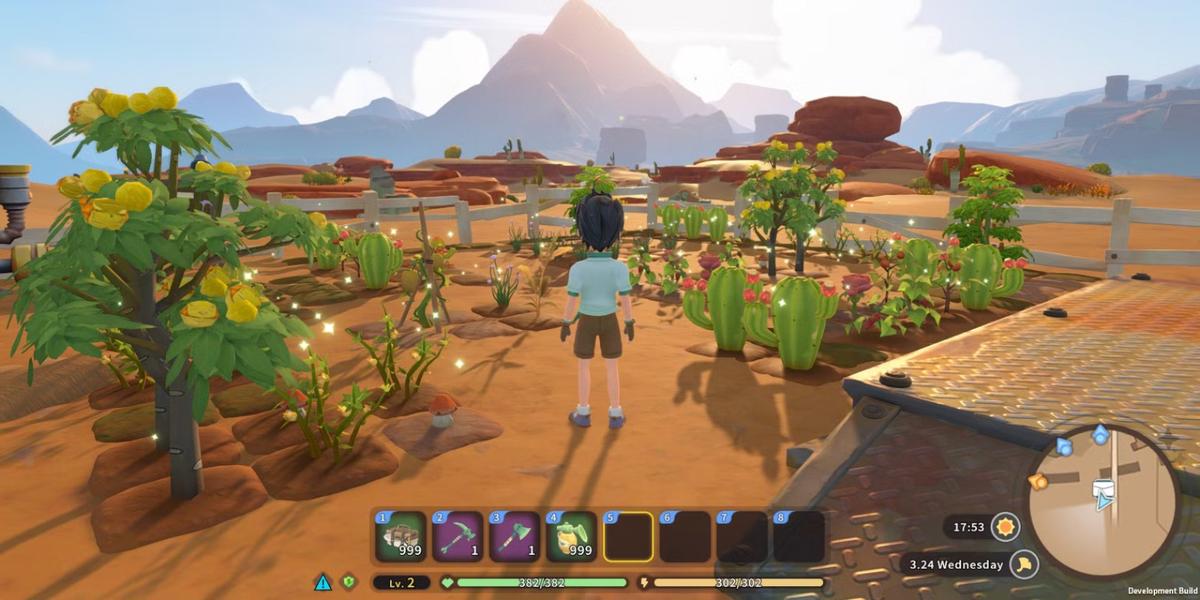This screenshot has width=1200, height=600.
Task: Click the highlighted empty hotbar slot 5
Action: point(628,538)
